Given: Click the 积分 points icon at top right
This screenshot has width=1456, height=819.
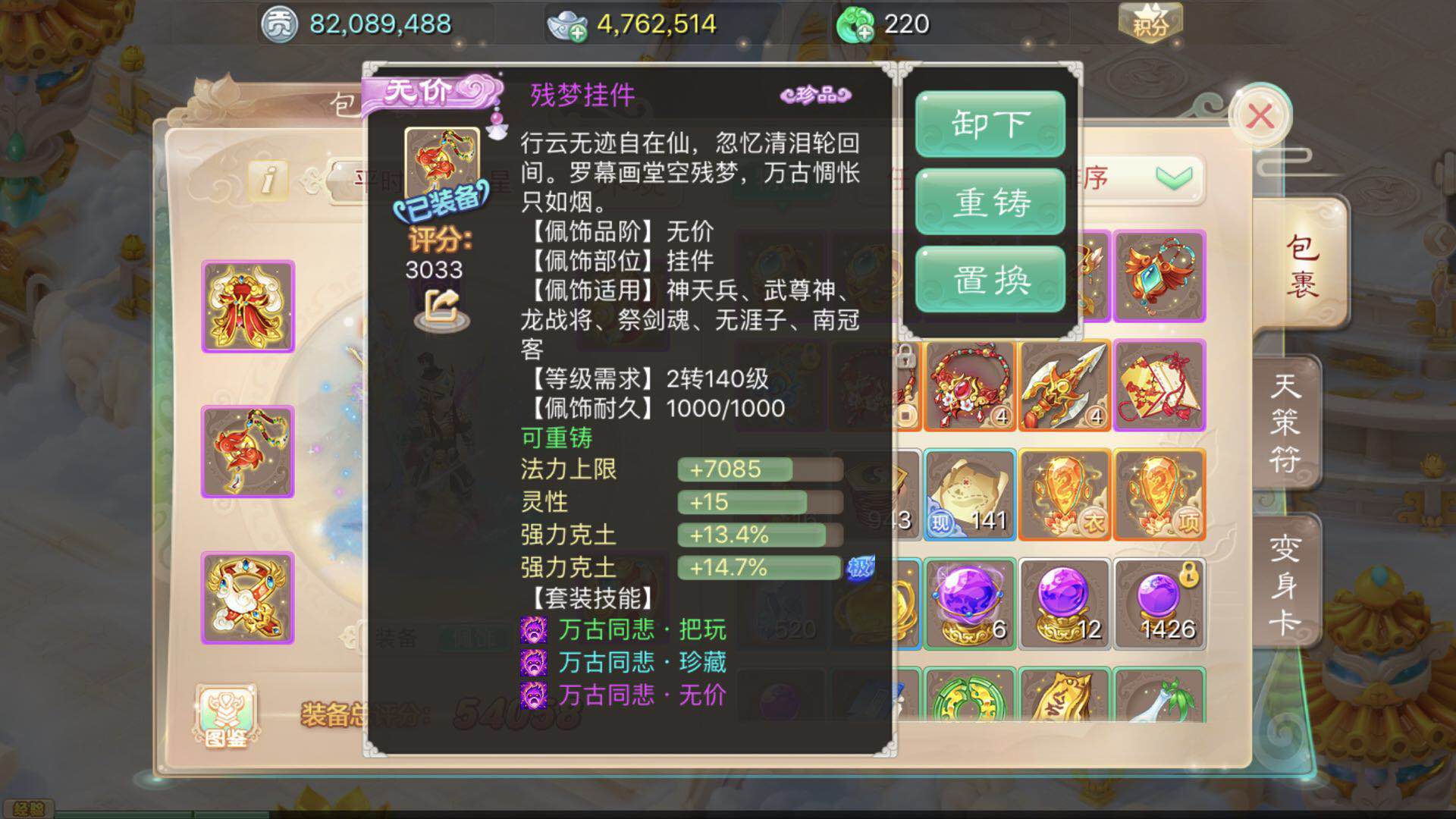Looking at the screenshot, I should (x=1150, y=24).
